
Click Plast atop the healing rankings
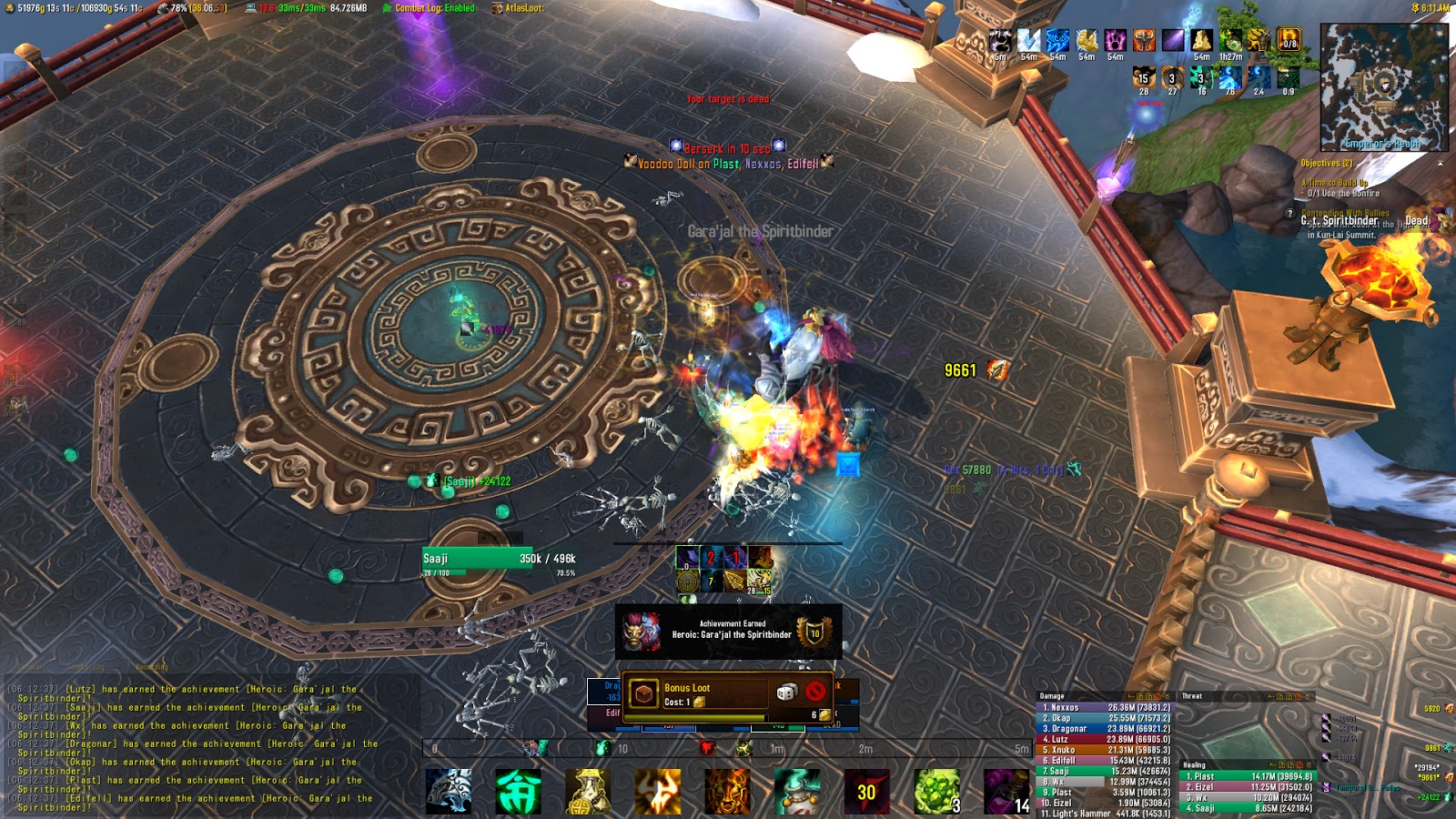[1202, 775]
